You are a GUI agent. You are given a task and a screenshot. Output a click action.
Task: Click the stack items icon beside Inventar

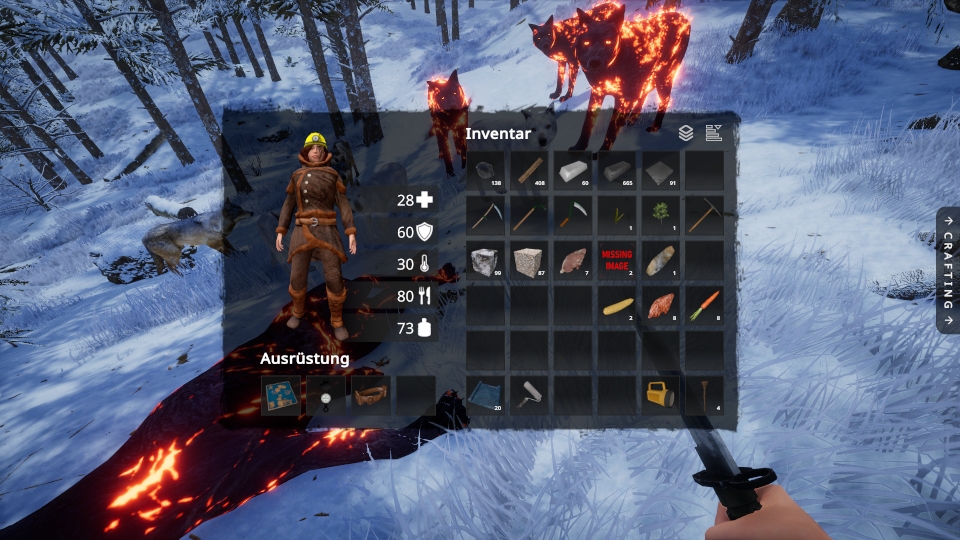coord(686,132)
